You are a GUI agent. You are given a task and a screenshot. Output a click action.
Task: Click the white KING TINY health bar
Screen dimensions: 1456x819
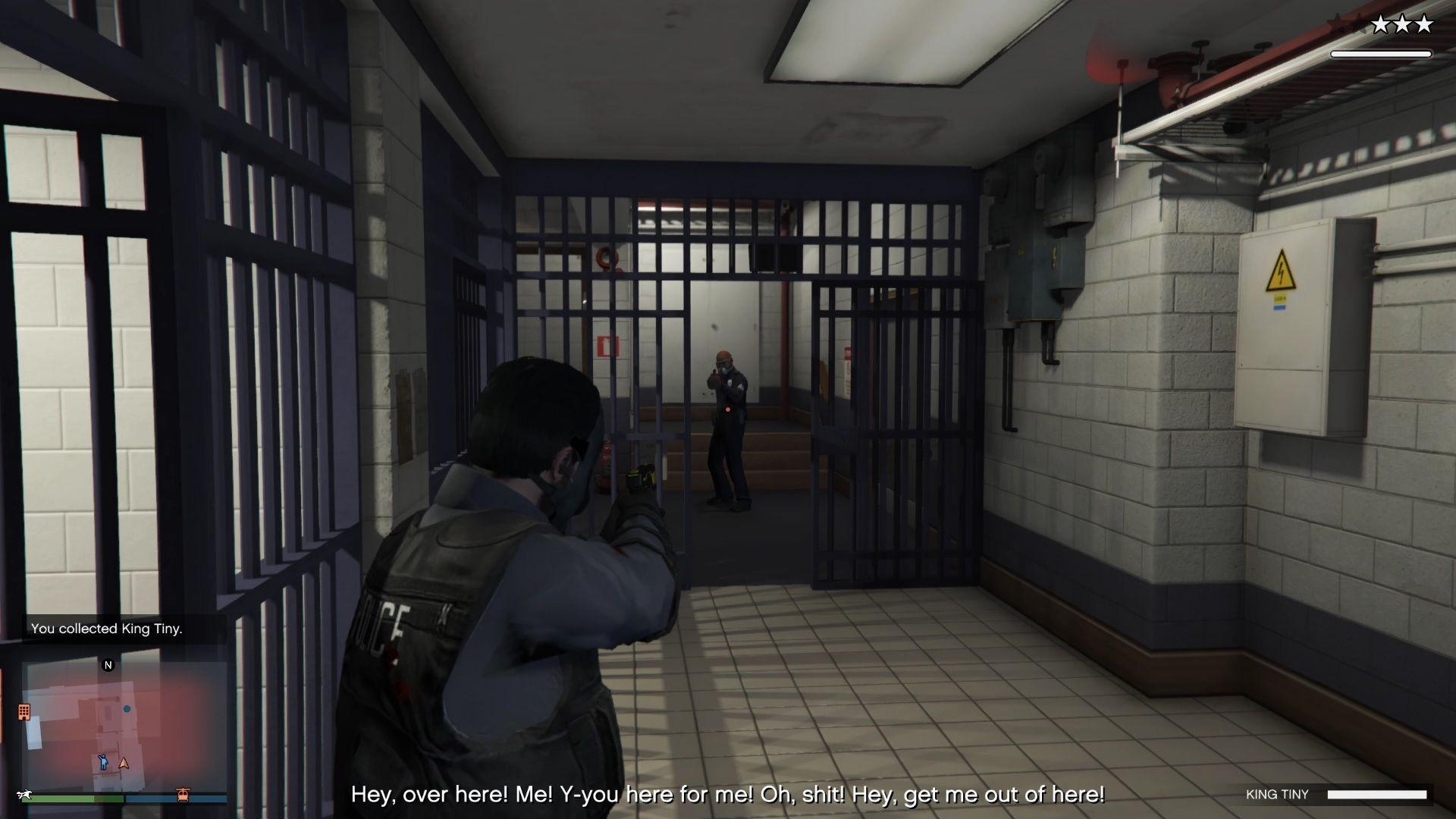1376,794
